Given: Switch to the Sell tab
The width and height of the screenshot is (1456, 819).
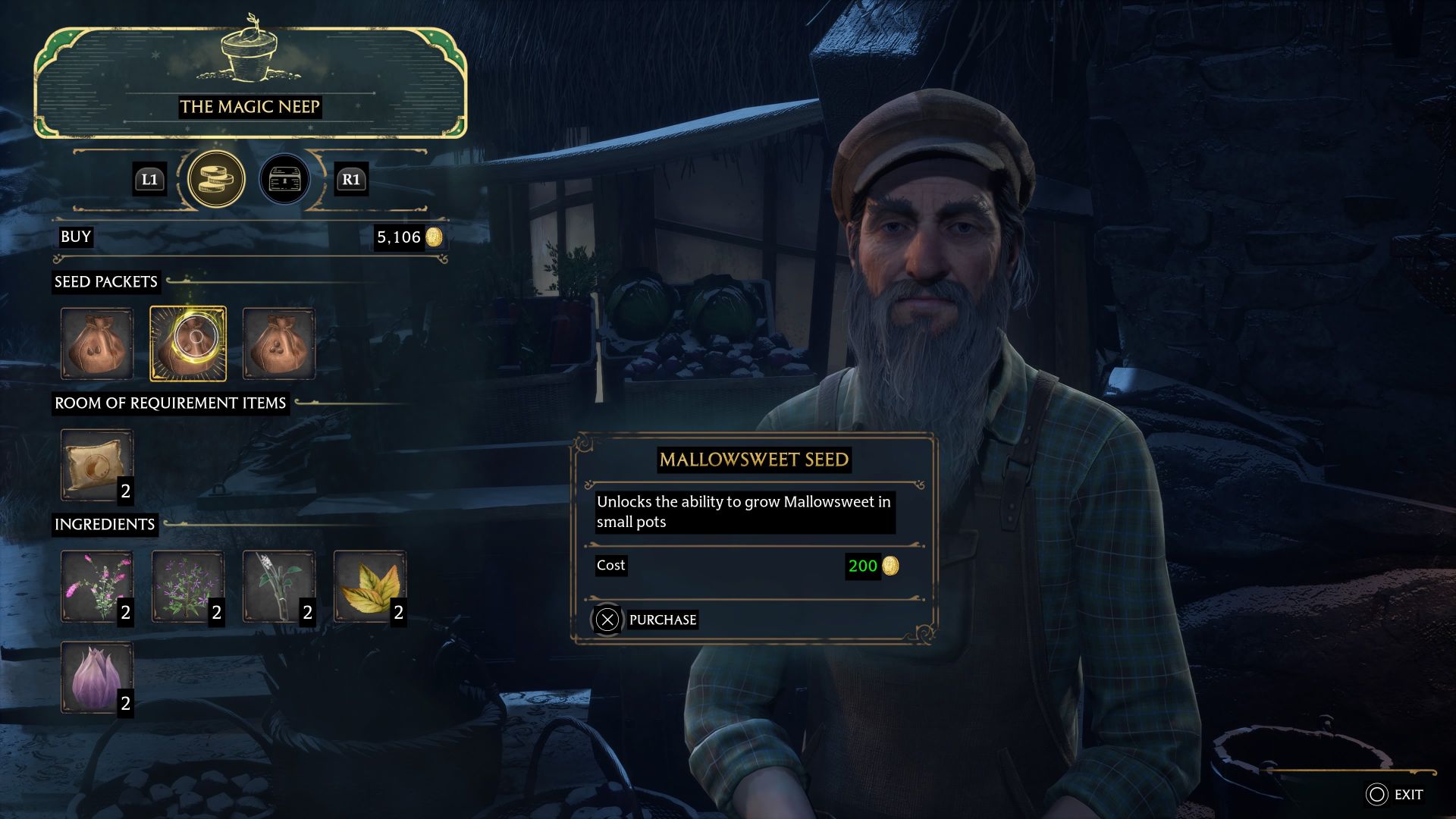Looking at the screenshot, I should [x=284, y=179].
